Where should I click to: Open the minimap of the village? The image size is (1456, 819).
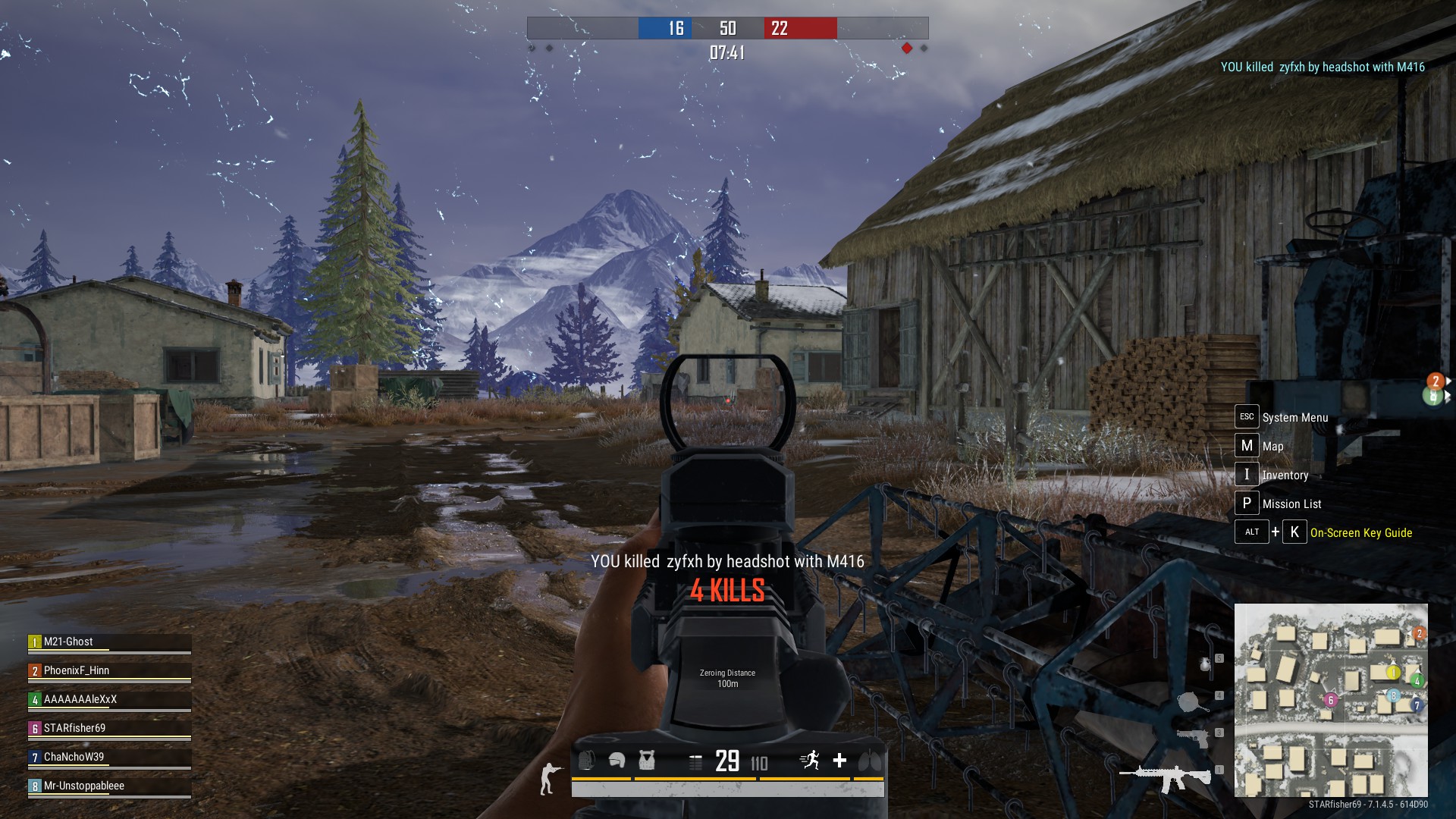click(x=1331, y=700)
